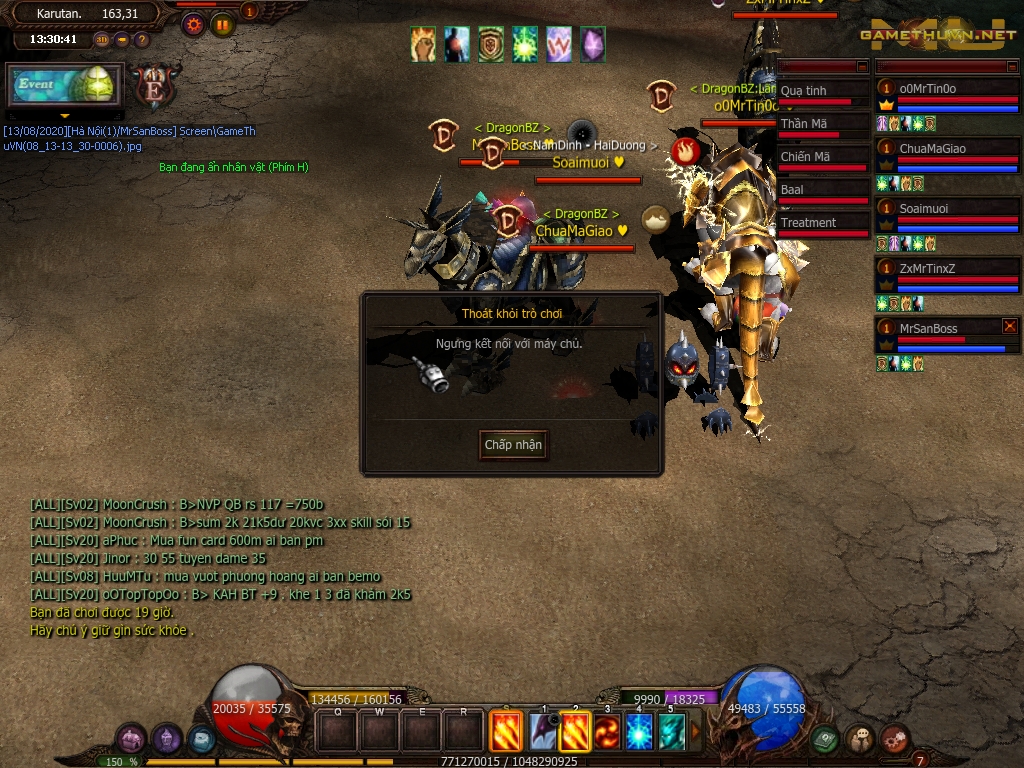Select the Thần Mã entry

click(822, 124)
